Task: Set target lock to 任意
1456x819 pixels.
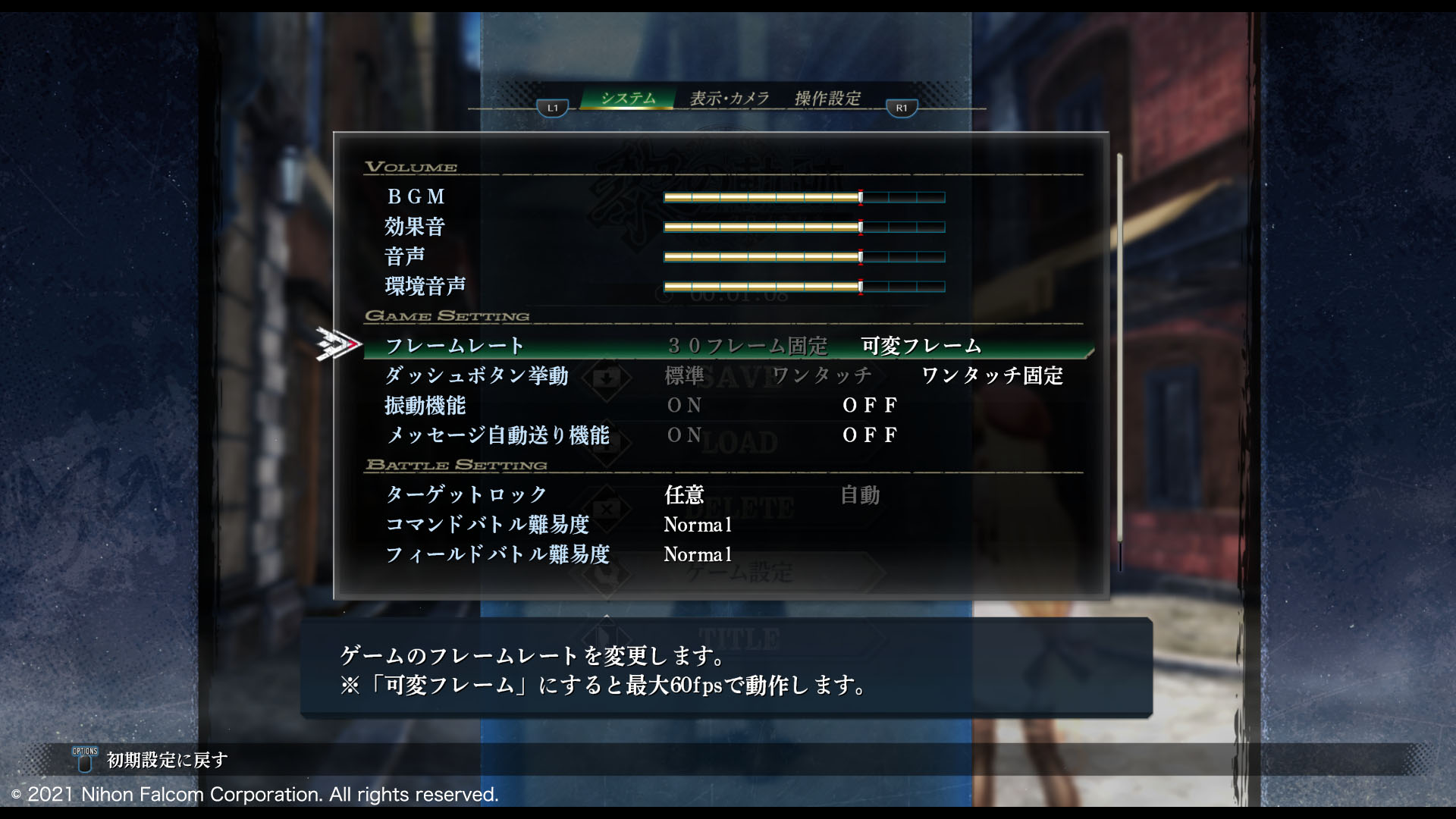Action: [684, 495]
